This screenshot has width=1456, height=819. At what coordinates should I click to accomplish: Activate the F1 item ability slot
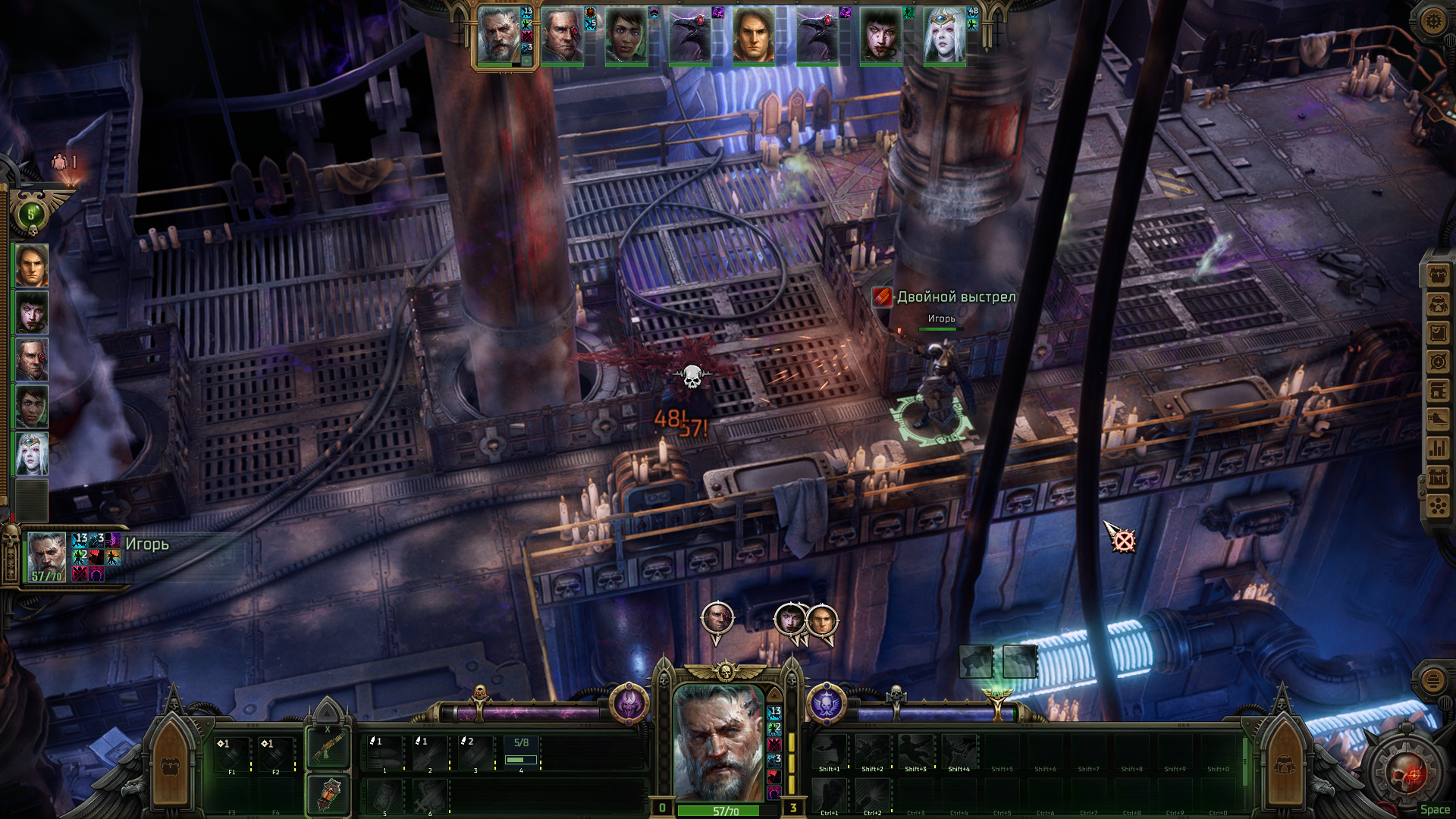[232, 754]
